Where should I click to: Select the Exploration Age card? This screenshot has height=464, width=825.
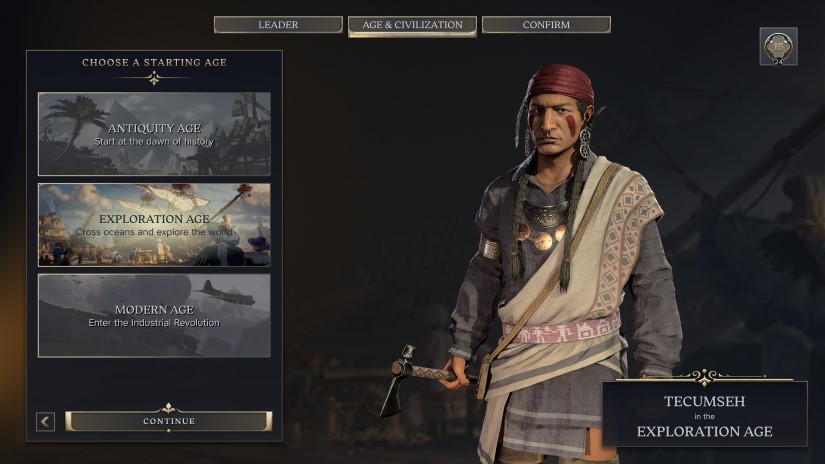tap(154, 224)
